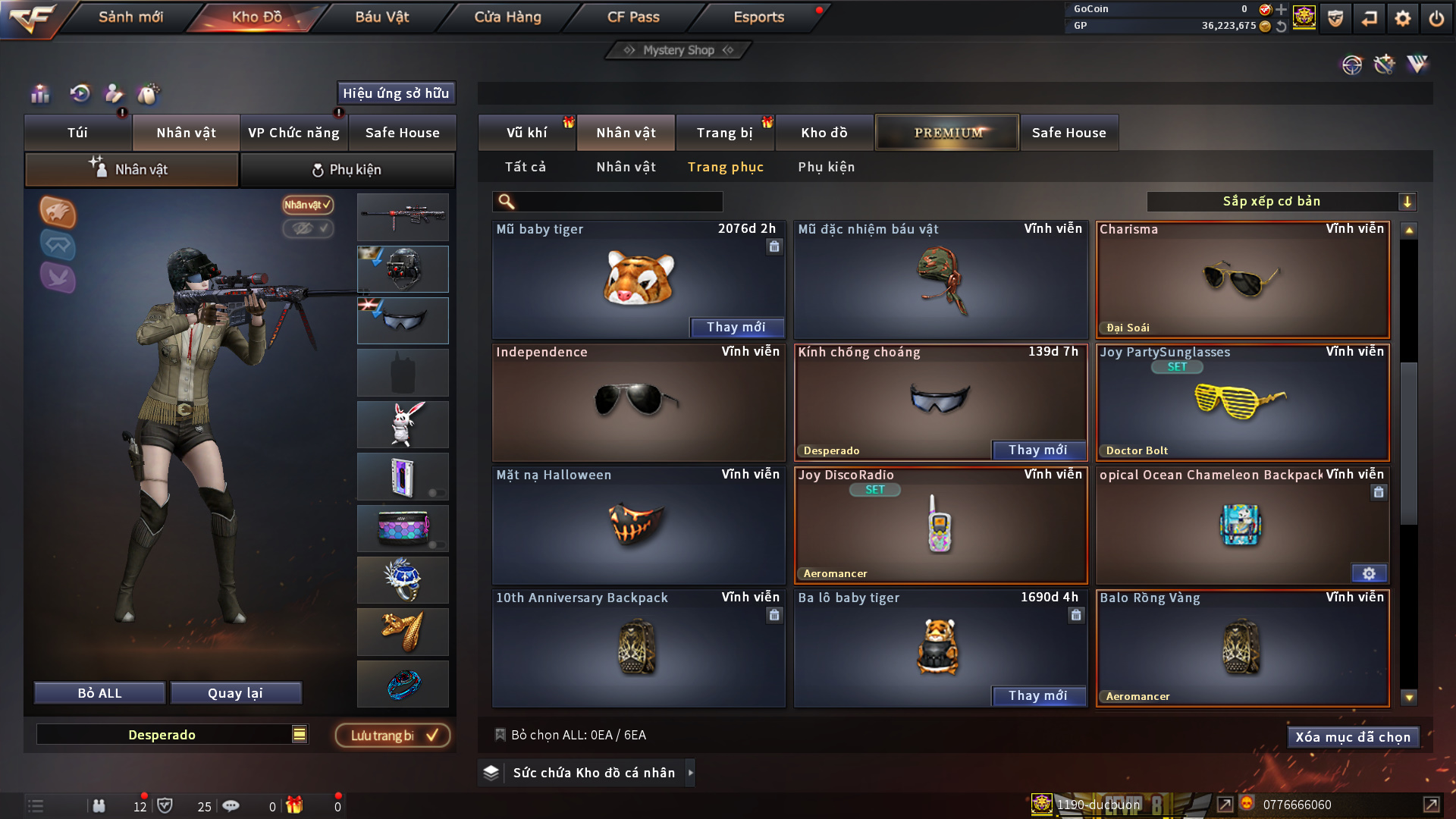This screenshot has width=1456, height=819.
Task: Open the Mystery Shop banner
Action: pos(679,50)
